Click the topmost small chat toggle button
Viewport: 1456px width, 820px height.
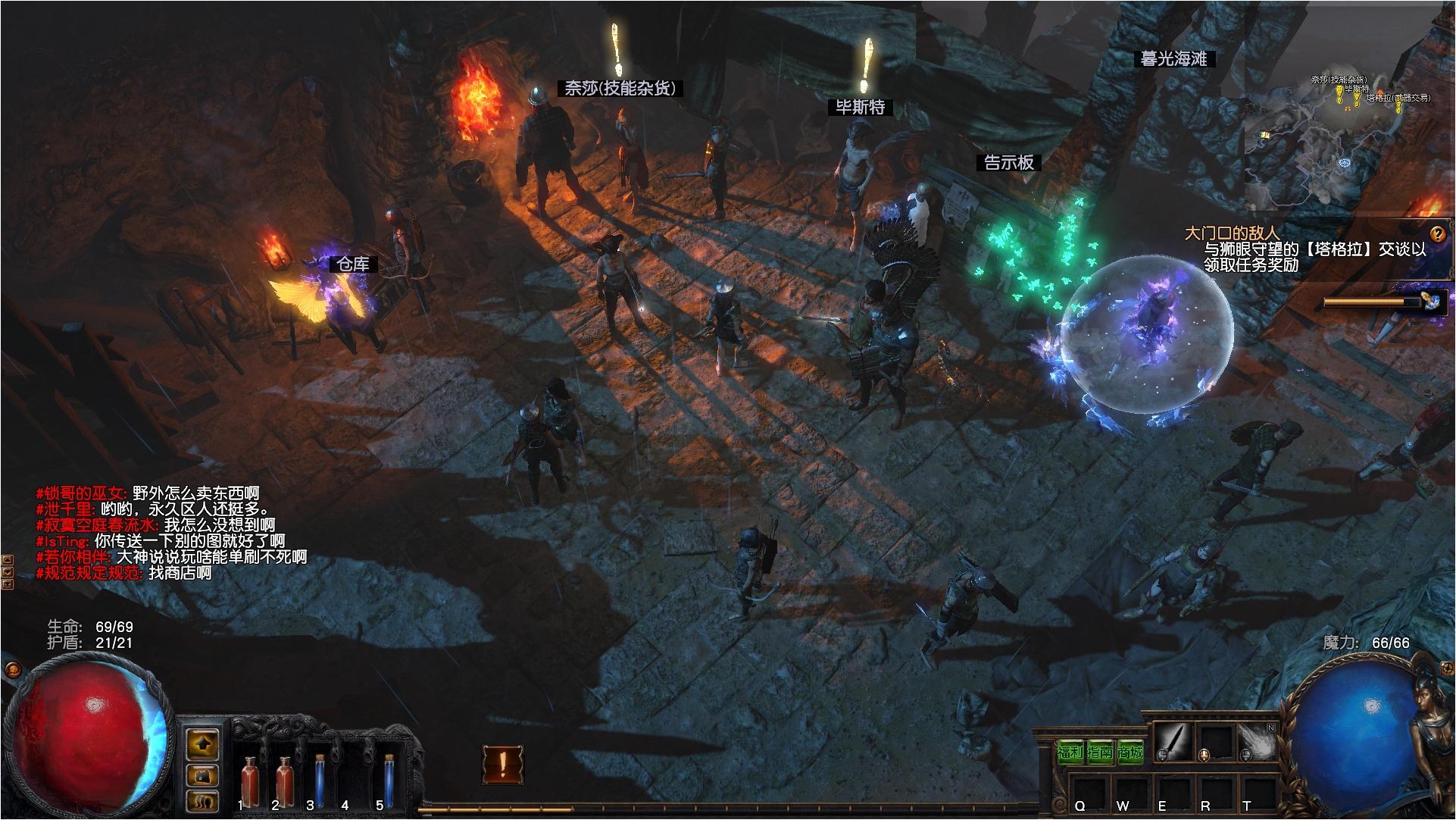pyautogui.click(x=8, y=560)
